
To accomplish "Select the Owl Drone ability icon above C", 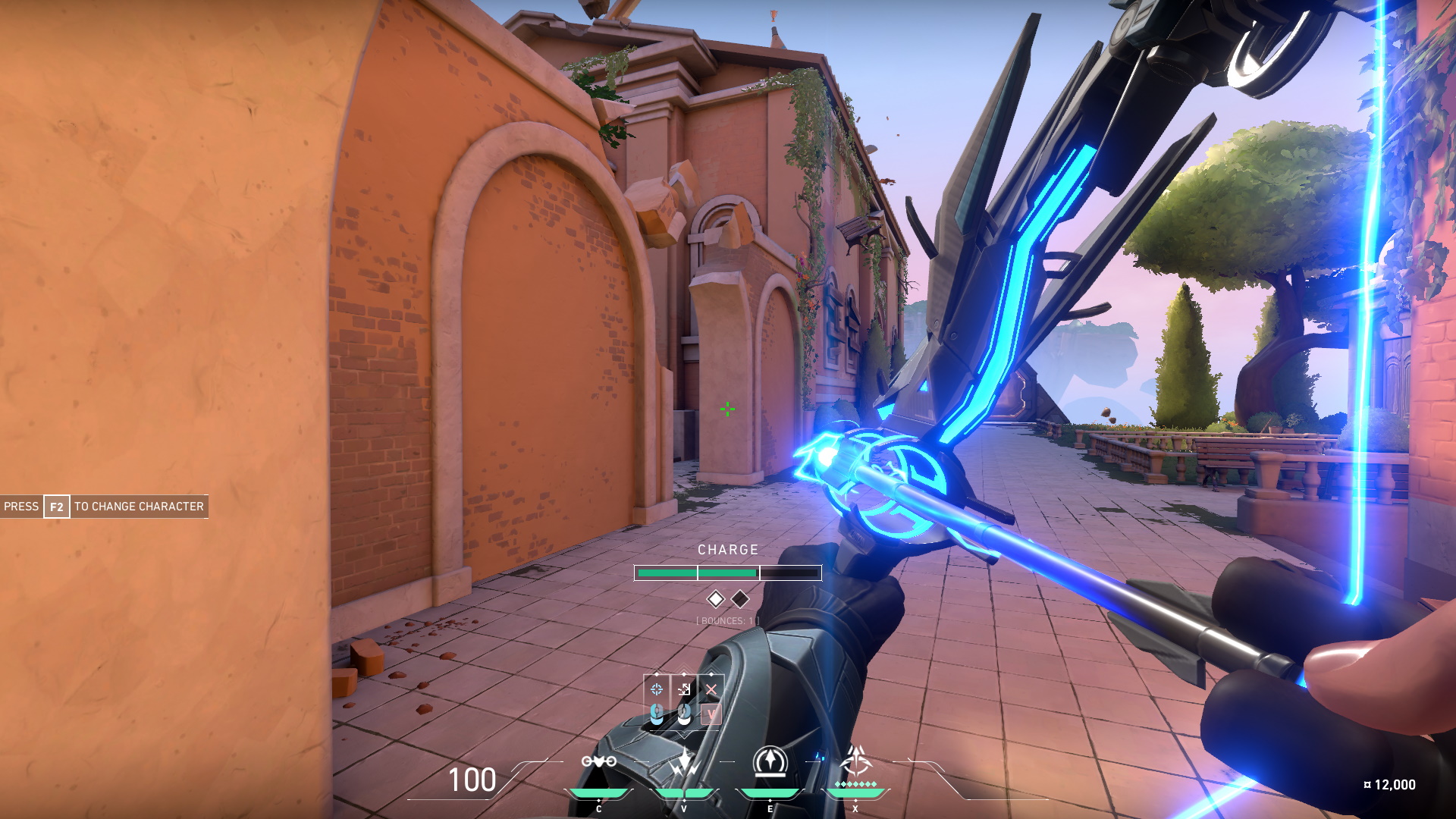I will tap(599, 761).
